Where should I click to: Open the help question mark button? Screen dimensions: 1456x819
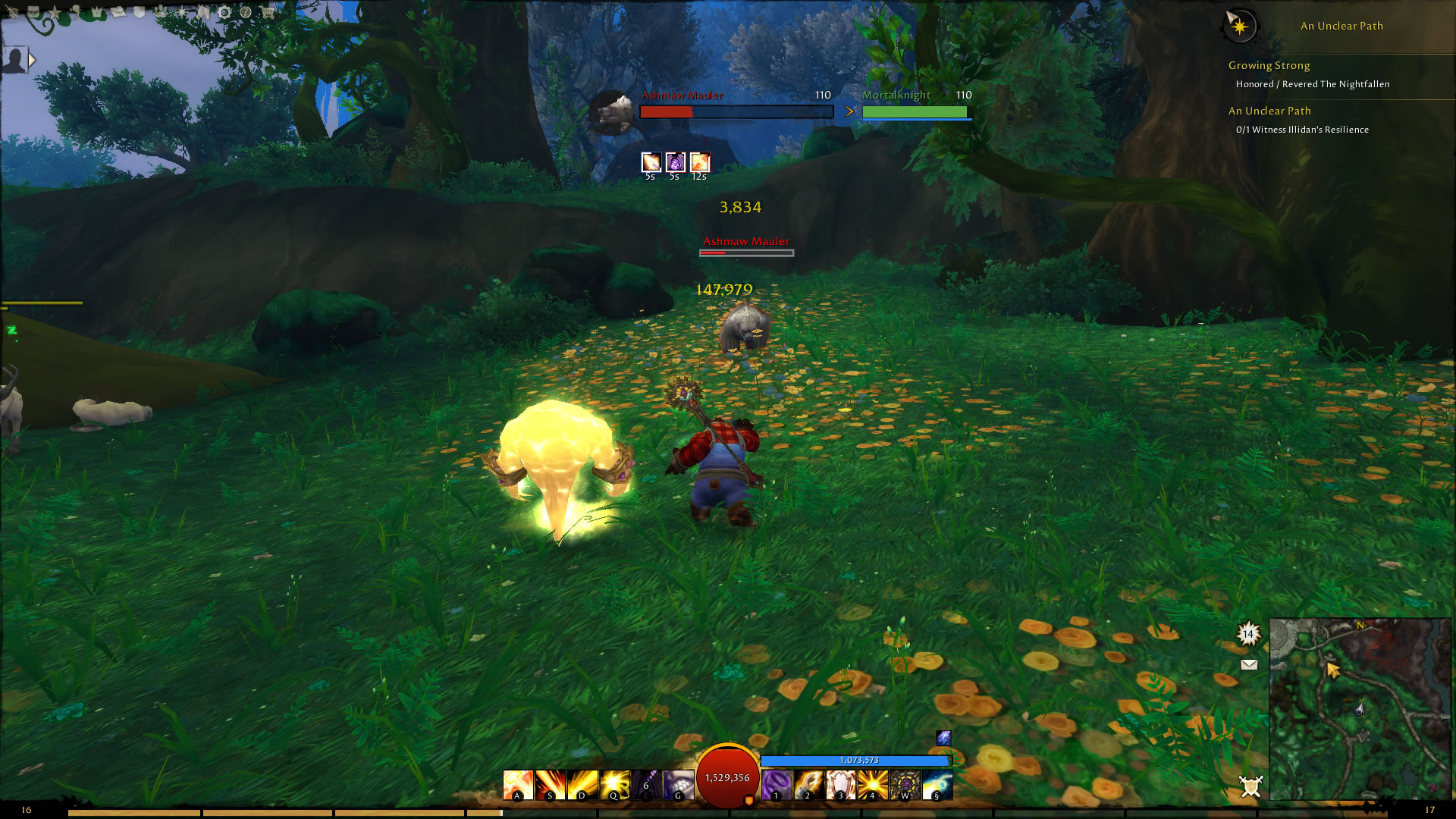coord(246,12)
